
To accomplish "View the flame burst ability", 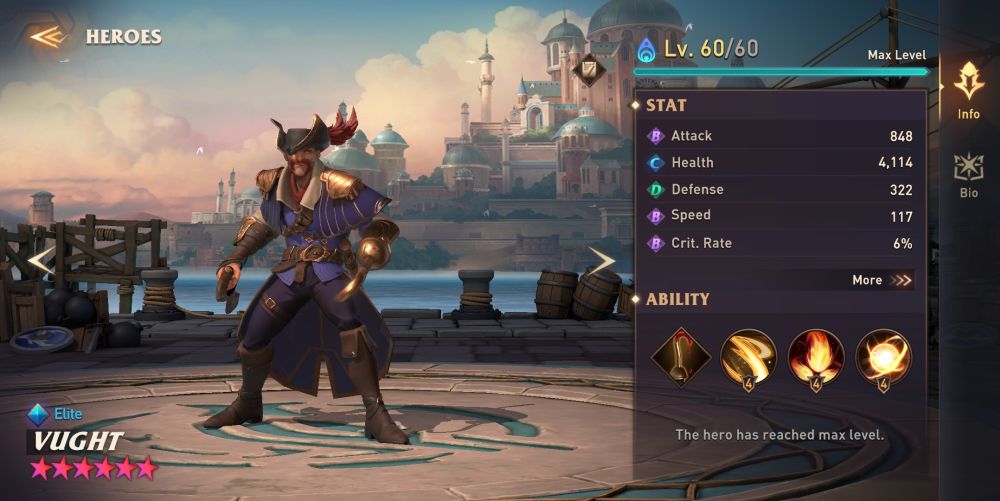I will [816, 357].
